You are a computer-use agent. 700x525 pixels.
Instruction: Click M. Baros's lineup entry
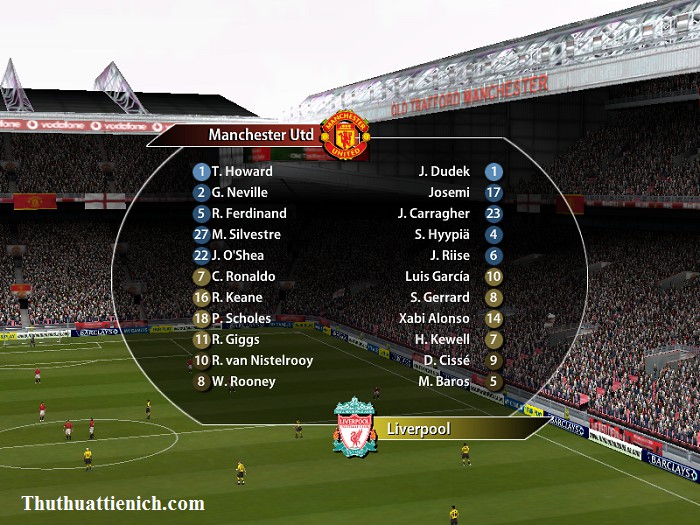point(444,381)
